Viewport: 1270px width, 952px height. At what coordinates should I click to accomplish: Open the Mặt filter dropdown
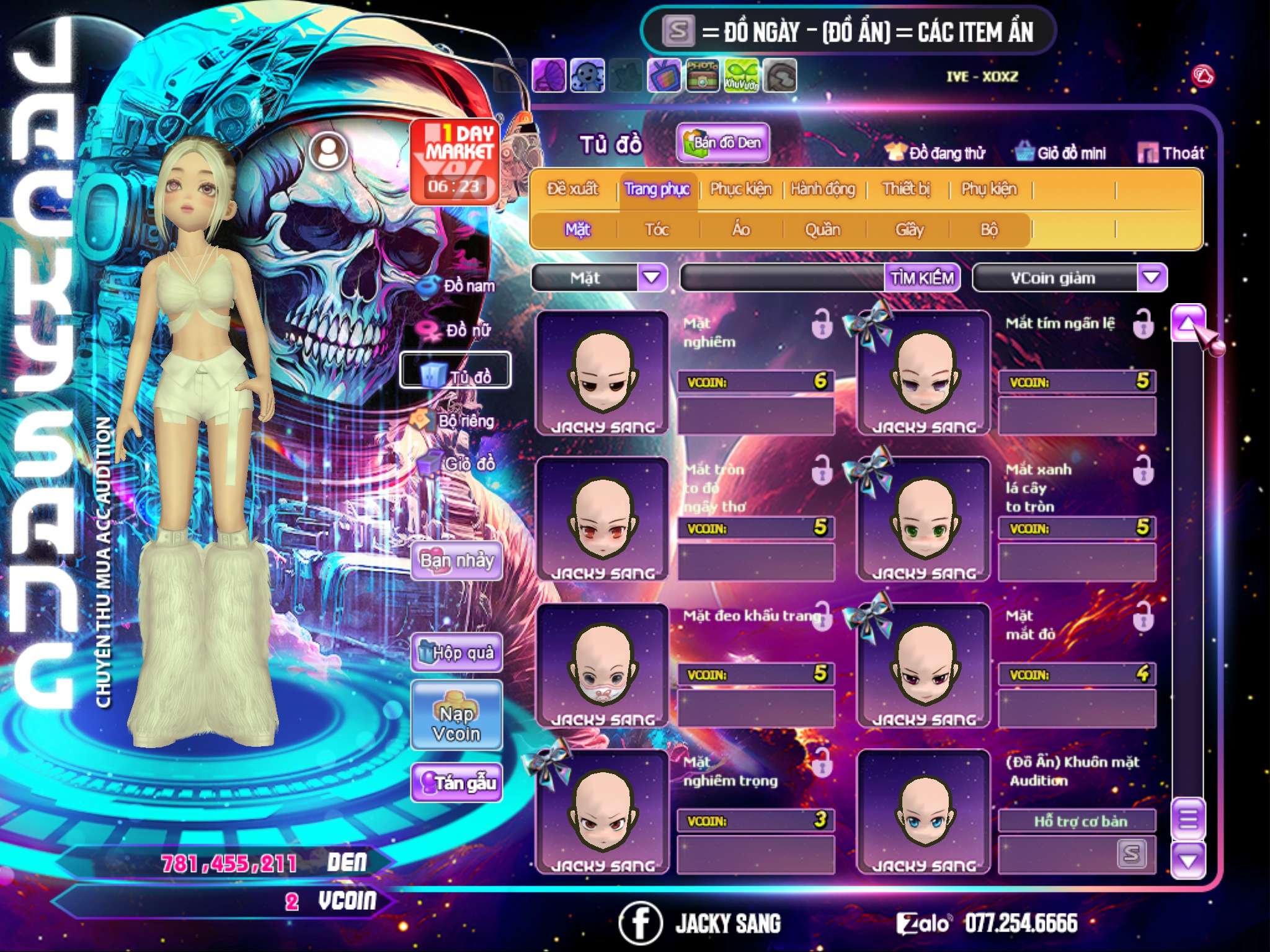pyautogui.click(x=652, y=278)
